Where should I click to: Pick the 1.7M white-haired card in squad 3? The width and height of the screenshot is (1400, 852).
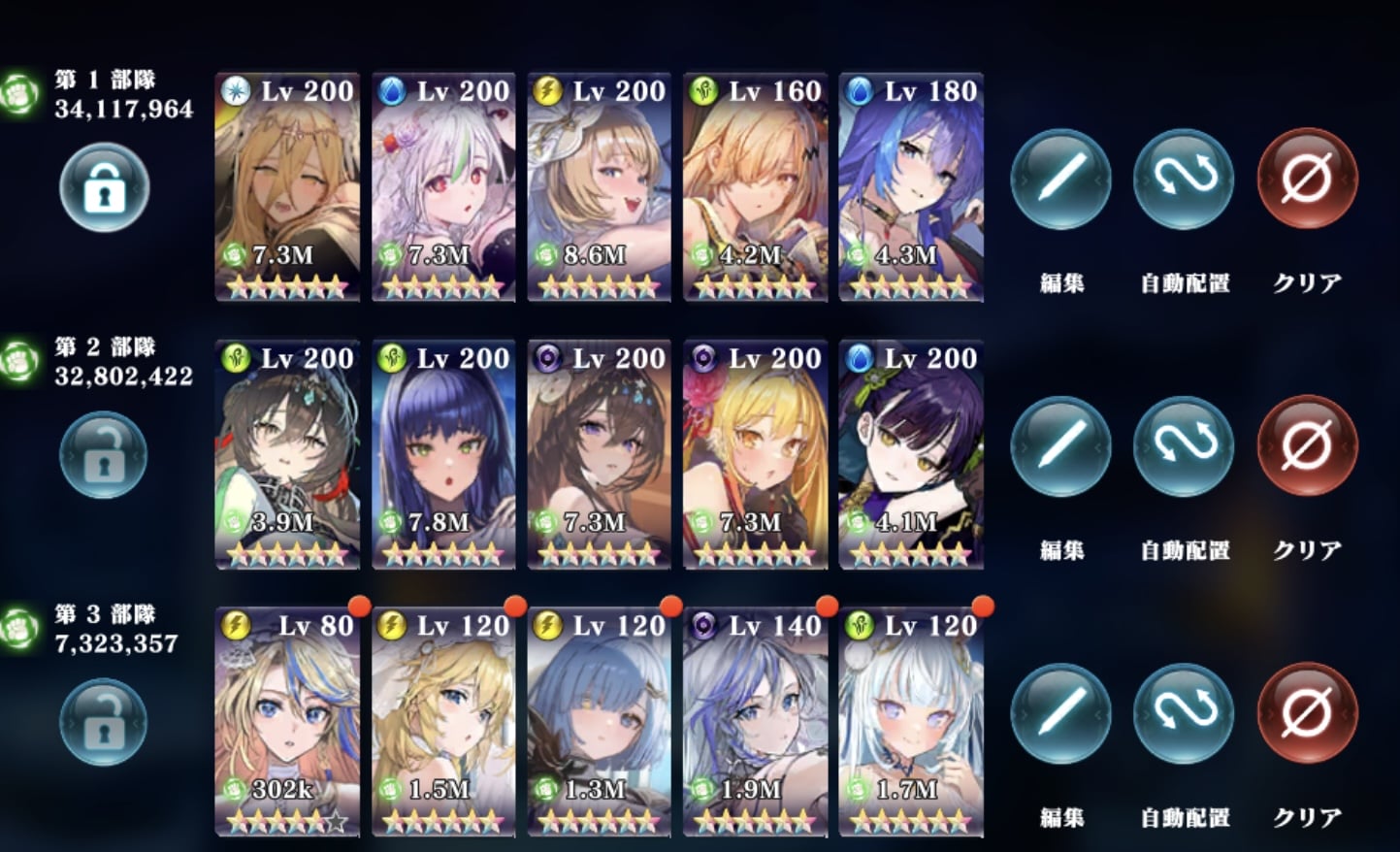[911, 722]
